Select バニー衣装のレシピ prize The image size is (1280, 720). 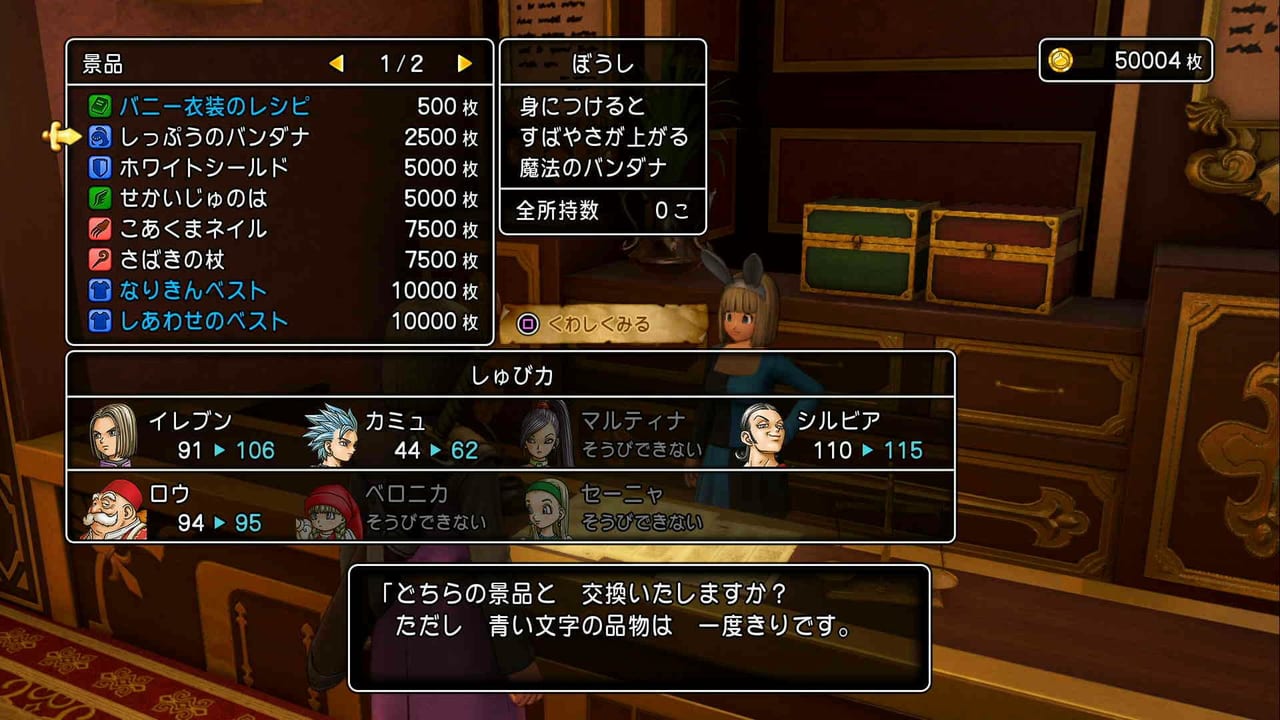click(214, 106)
